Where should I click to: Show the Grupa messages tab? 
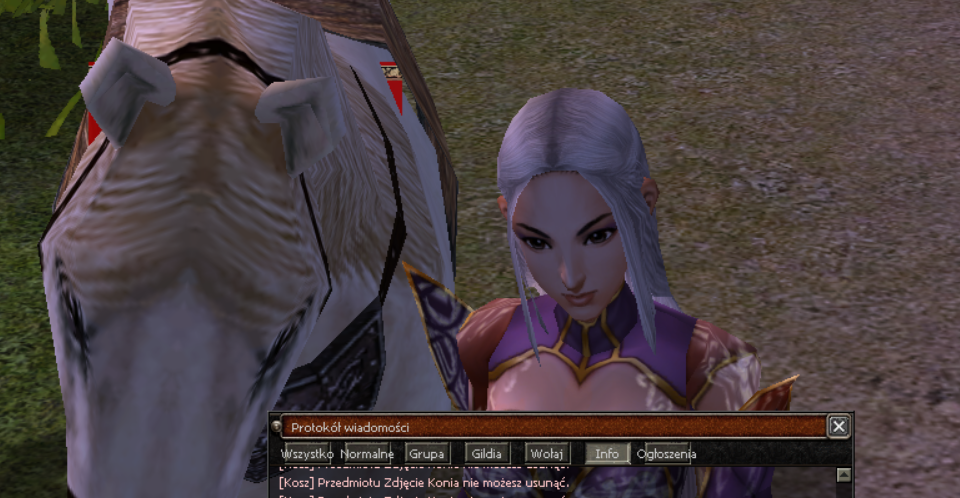pyautogui.click(x=427, y=453)
